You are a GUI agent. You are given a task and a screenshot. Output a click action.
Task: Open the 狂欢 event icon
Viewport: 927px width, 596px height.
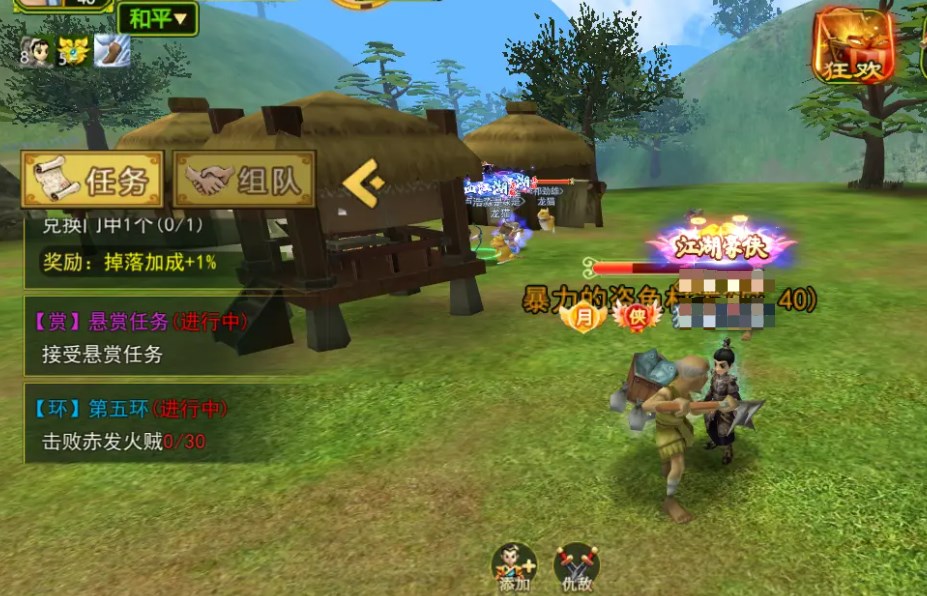click(853, 45)
